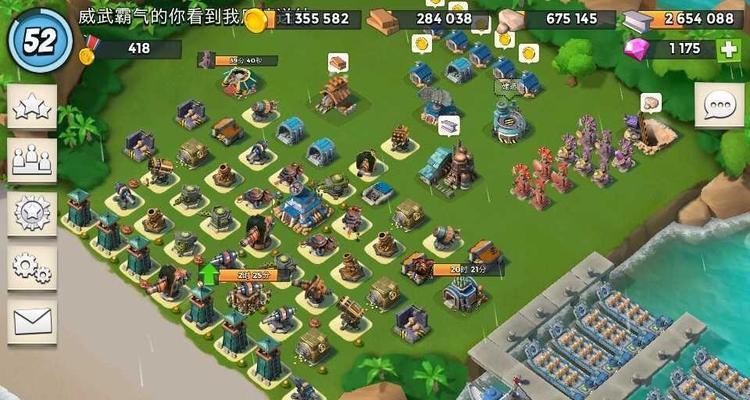Collect the iron bars resource bubble
The image size is (750, 400).
[448, 125]
